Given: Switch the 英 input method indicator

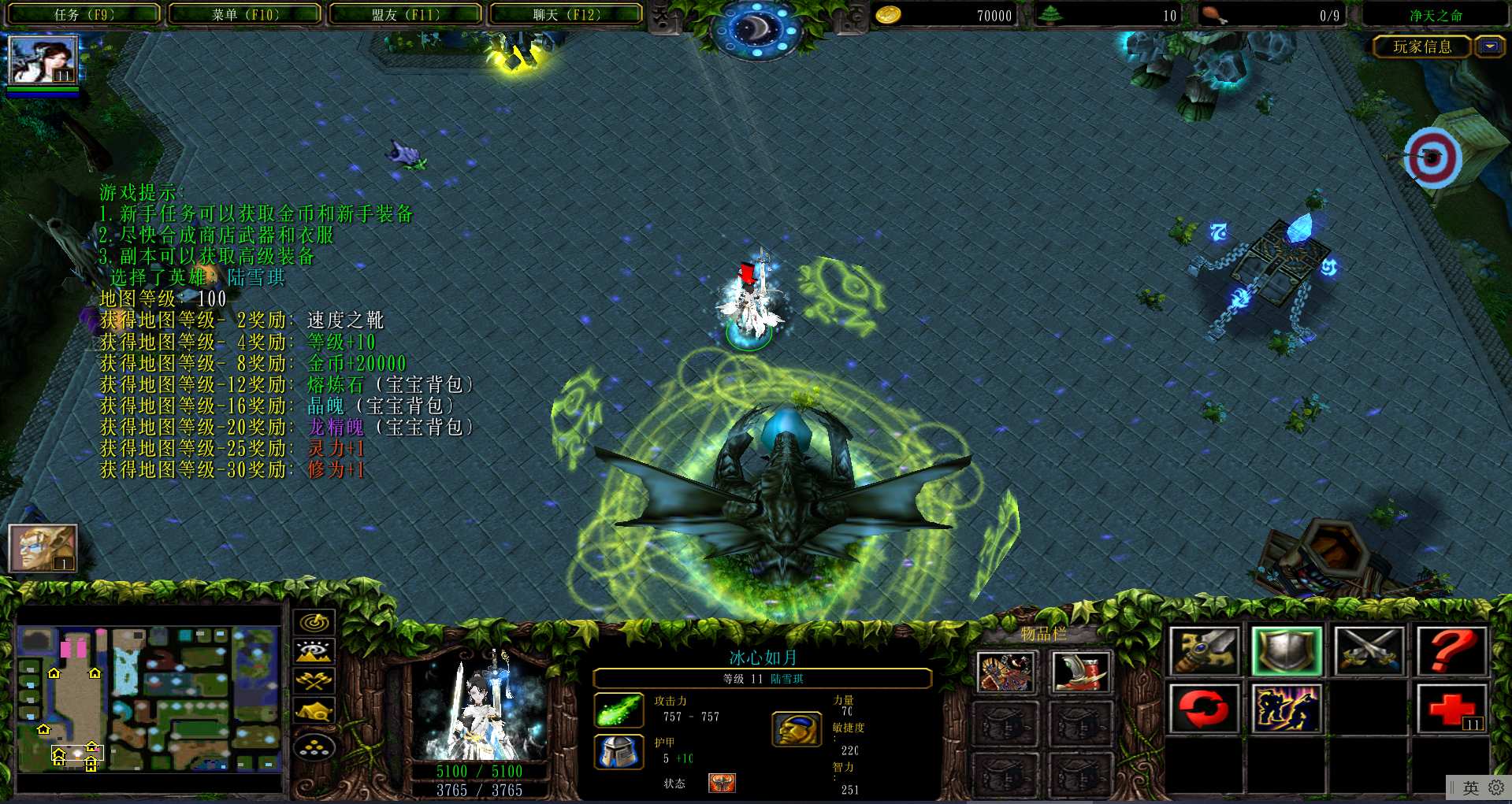Looking at the screenshot, I should 1470,787.
